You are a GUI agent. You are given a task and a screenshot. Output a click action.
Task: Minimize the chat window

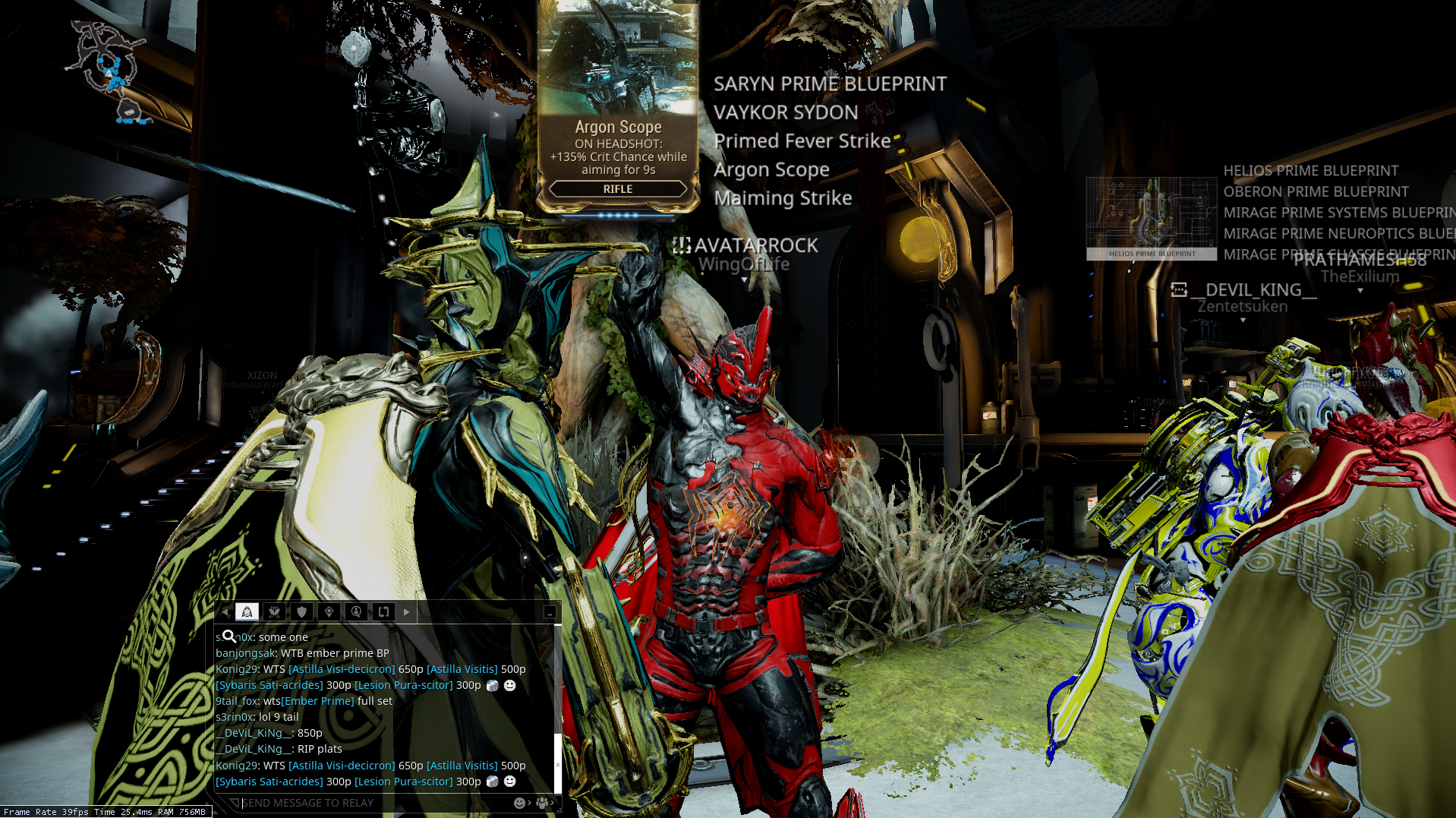[x=550, y=612]
